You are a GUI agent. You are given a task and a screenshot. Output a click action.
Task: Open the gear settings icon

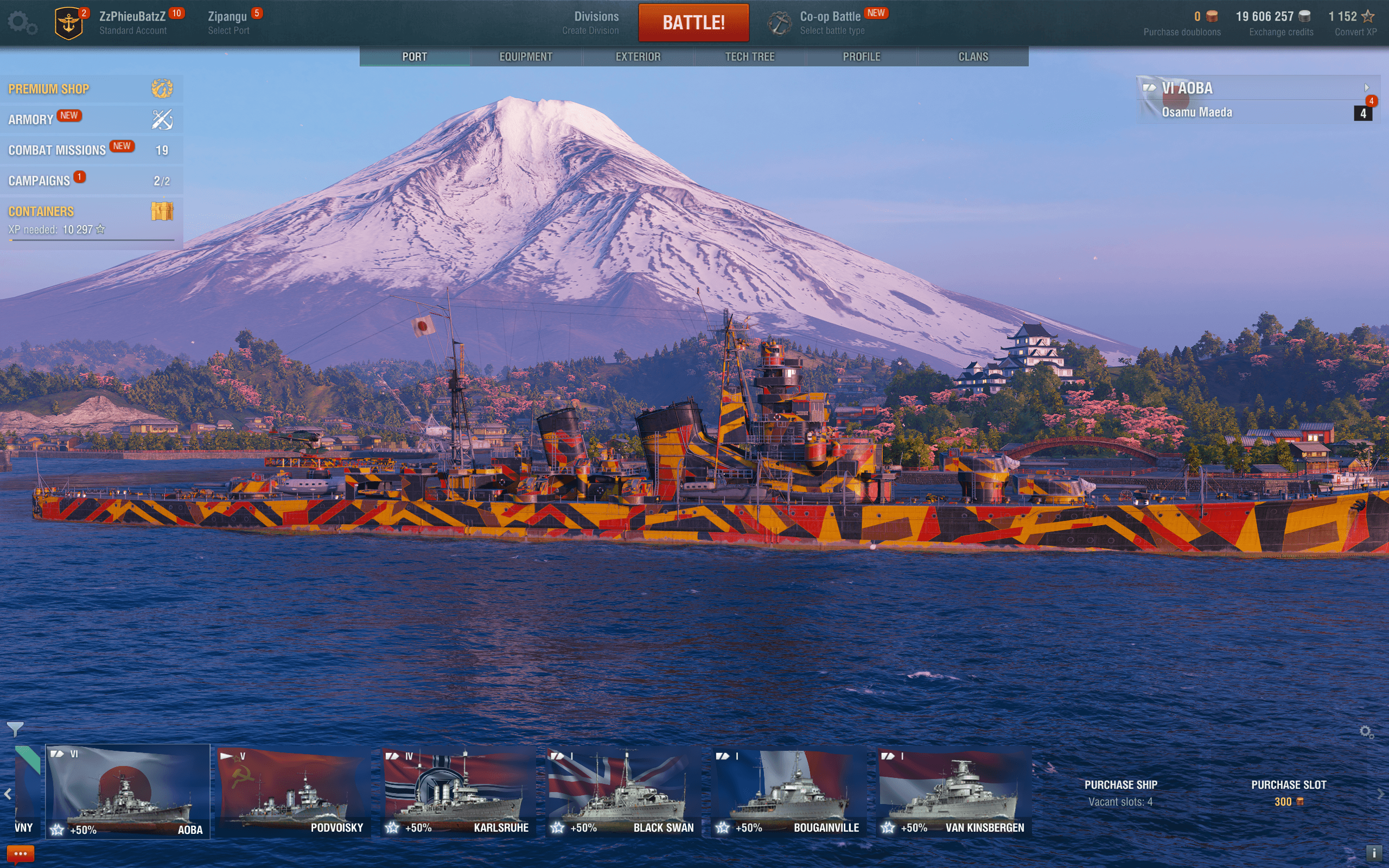tap(22, 23)
